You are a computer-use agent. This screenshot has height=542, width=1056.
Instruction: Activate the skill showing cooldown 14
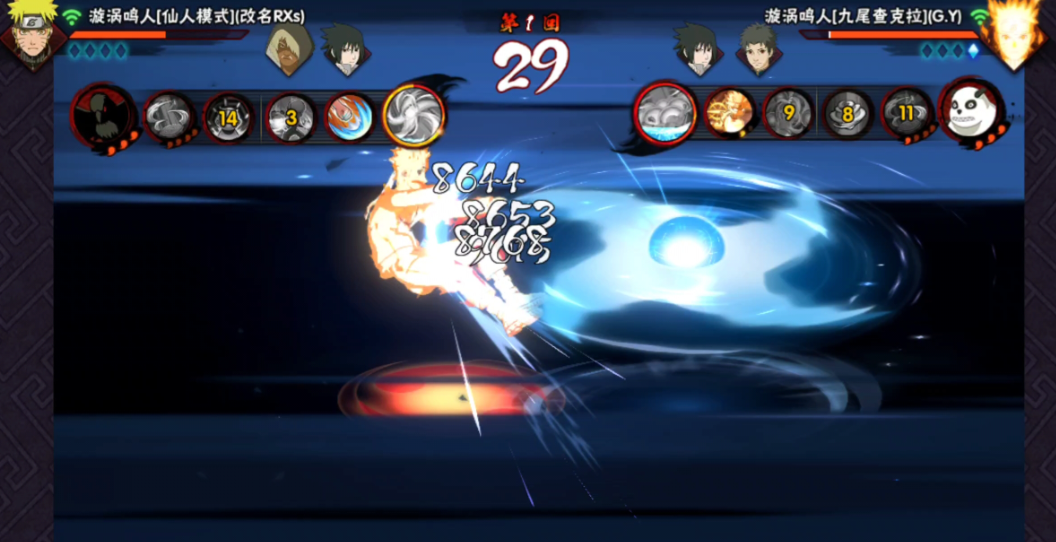(x=228, y=118)
